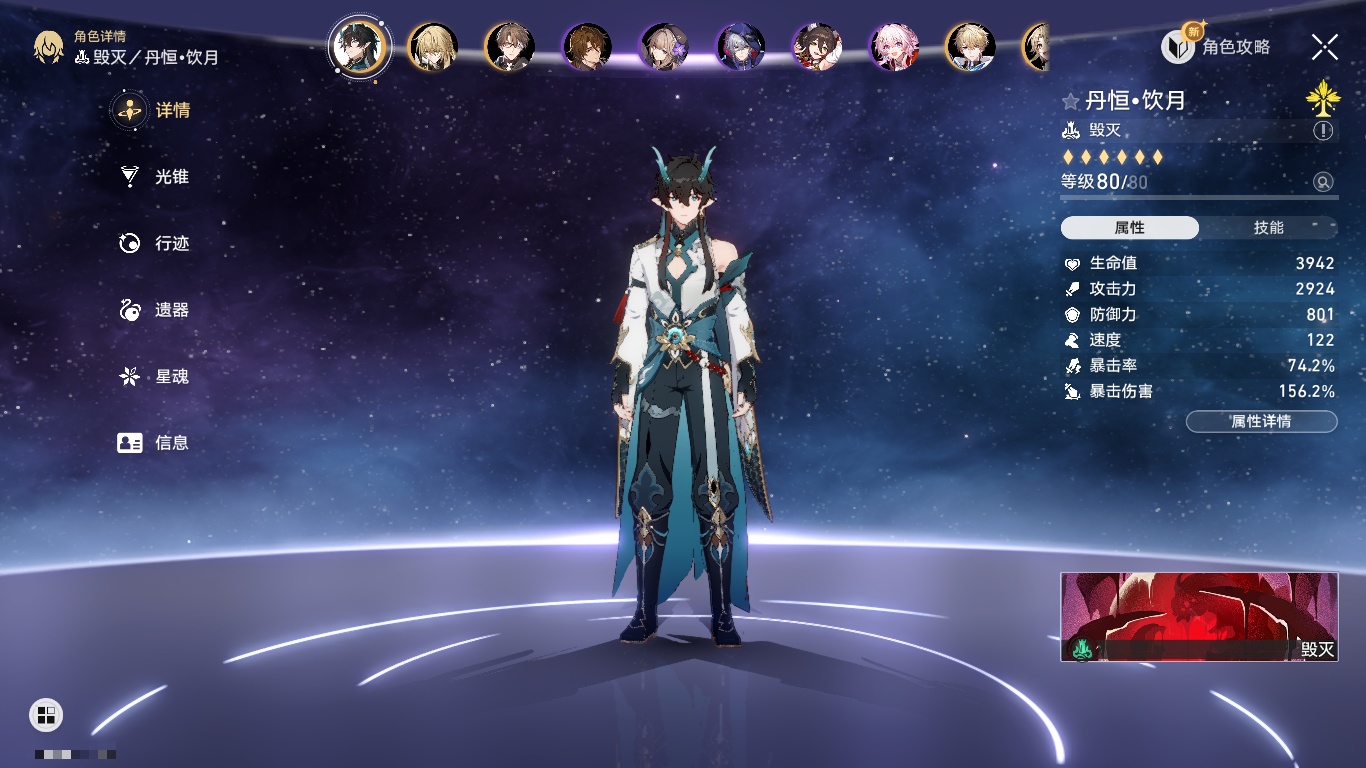The height and width of the screenshot is (768, 1366).
Task: Toggle the star favorite icon by 丹恒•饮月
Action: pos(1071,101)
